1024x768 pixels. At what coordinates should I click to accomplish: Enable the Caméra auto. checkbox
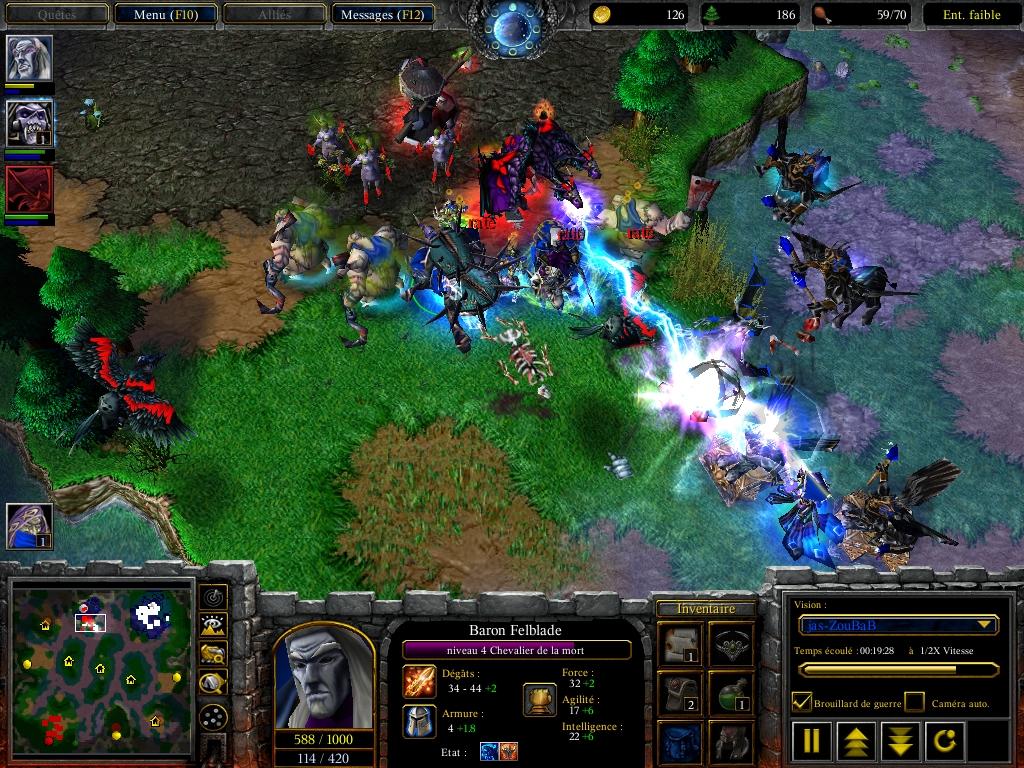tap(914, 703)
